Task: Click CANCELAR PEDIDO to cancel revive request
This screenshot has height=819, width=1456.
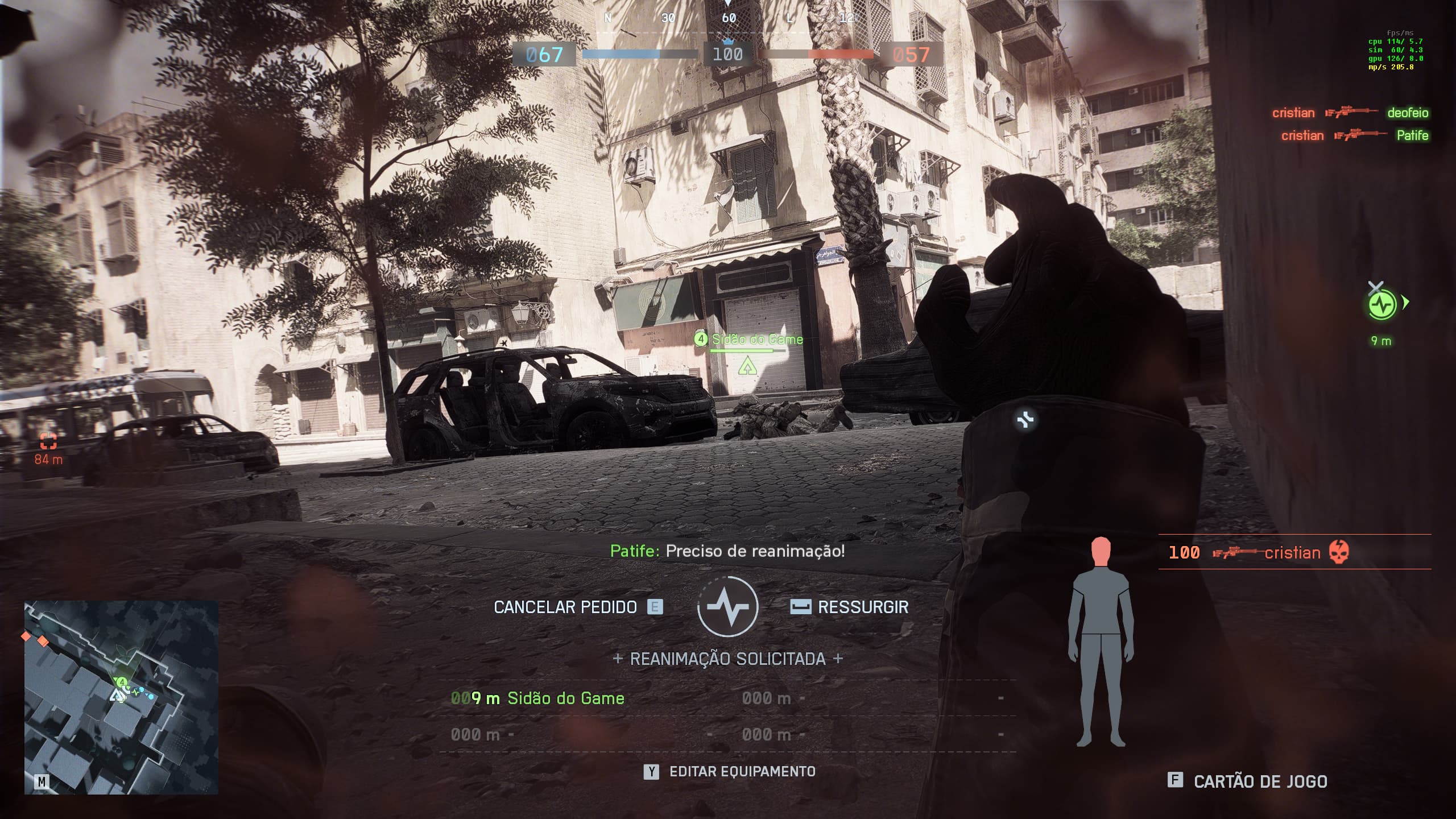Action: [x=566, y=607]
